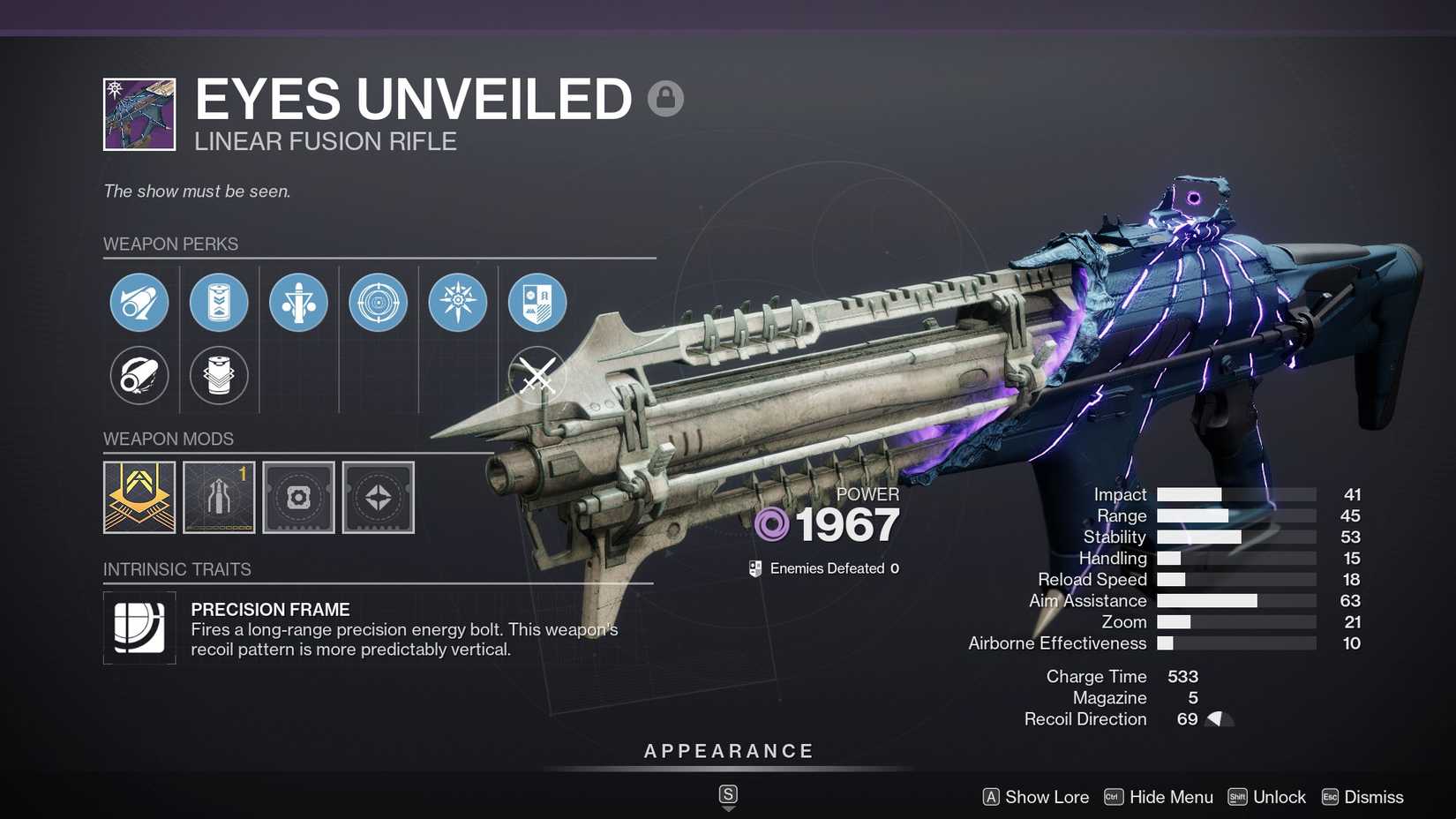Open the empty gear mod socket
1456x819 pixels.
pyautogui.click(x=298, y=497)
